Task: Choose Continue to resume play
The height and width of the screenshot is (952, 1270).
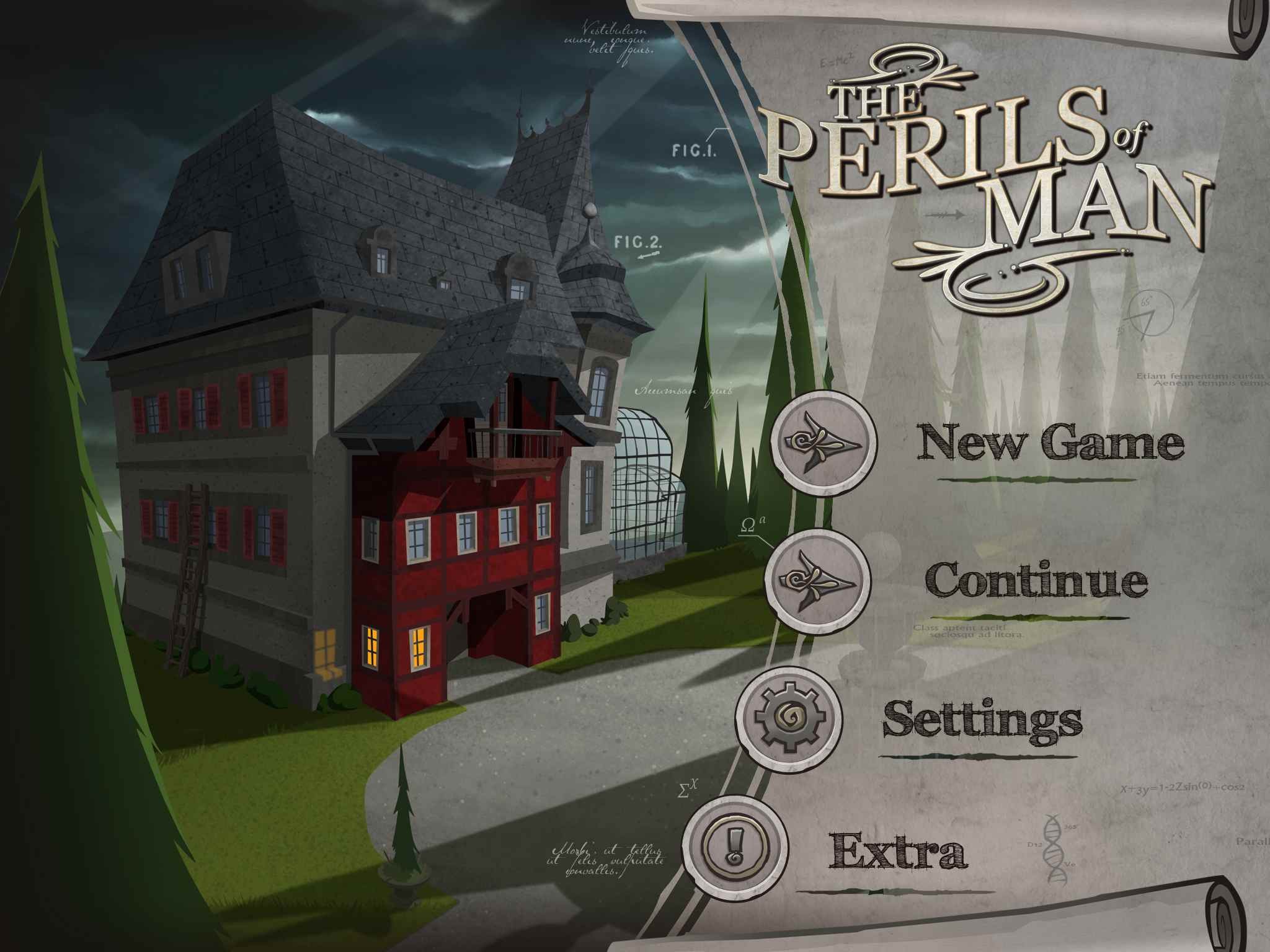Action: point(1036,580)
